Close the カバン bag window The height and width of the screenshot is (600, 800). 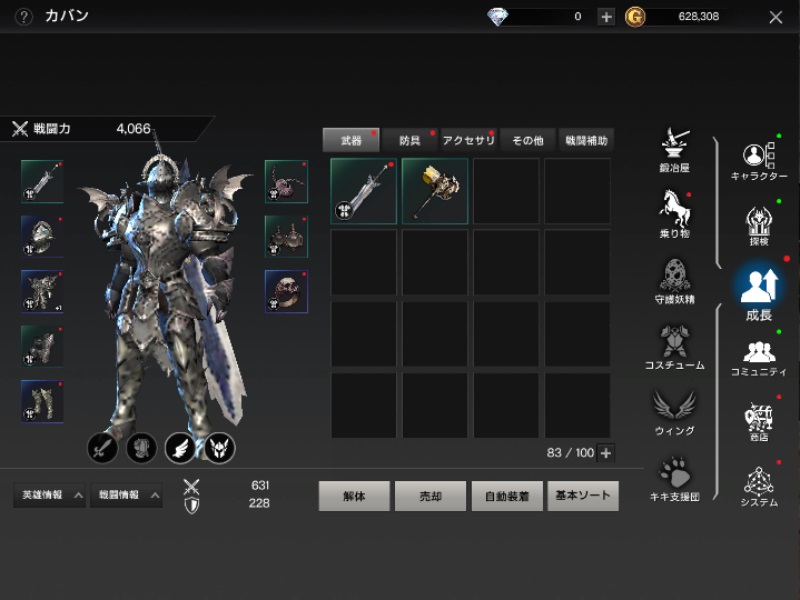point(776,17)
